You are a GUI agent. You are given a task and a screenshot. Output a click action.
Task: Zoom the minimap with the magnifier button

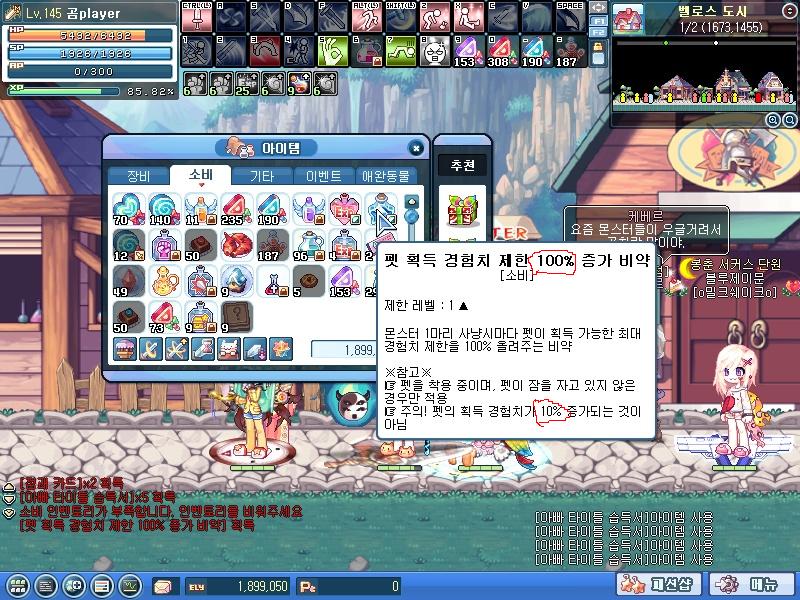point(773,120)
